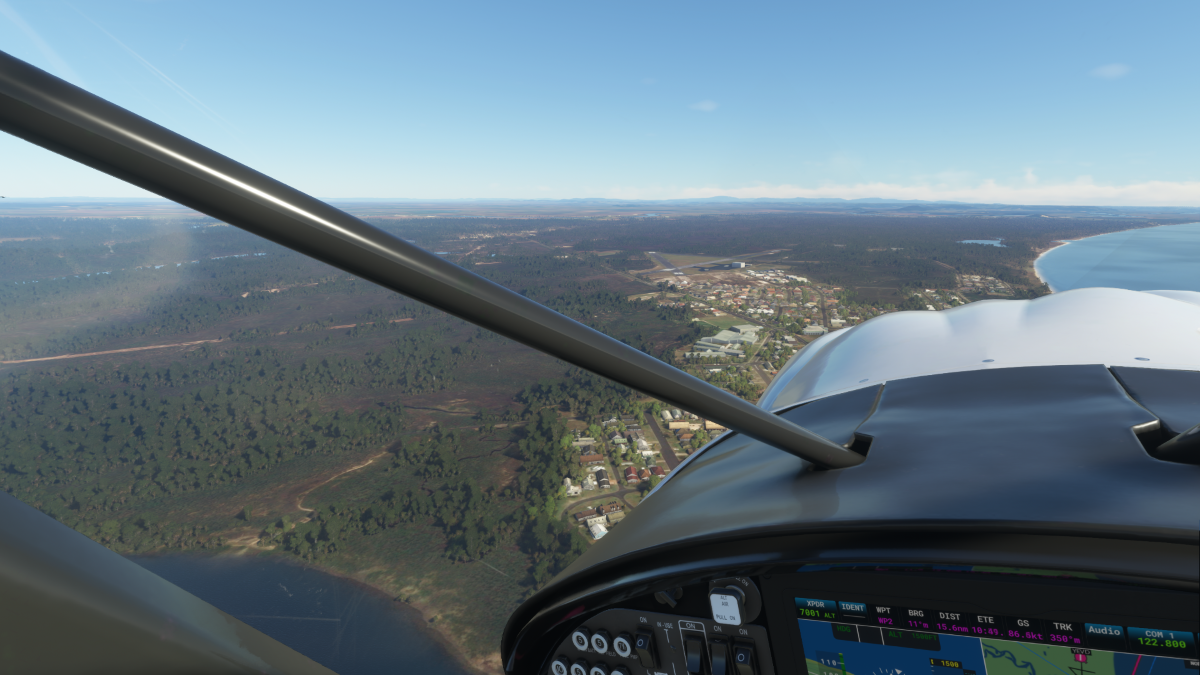This screenshot has height=675, width=1200.
Task: Select the COM 1 frequency 122.800 field
Action: point(1159,638)
